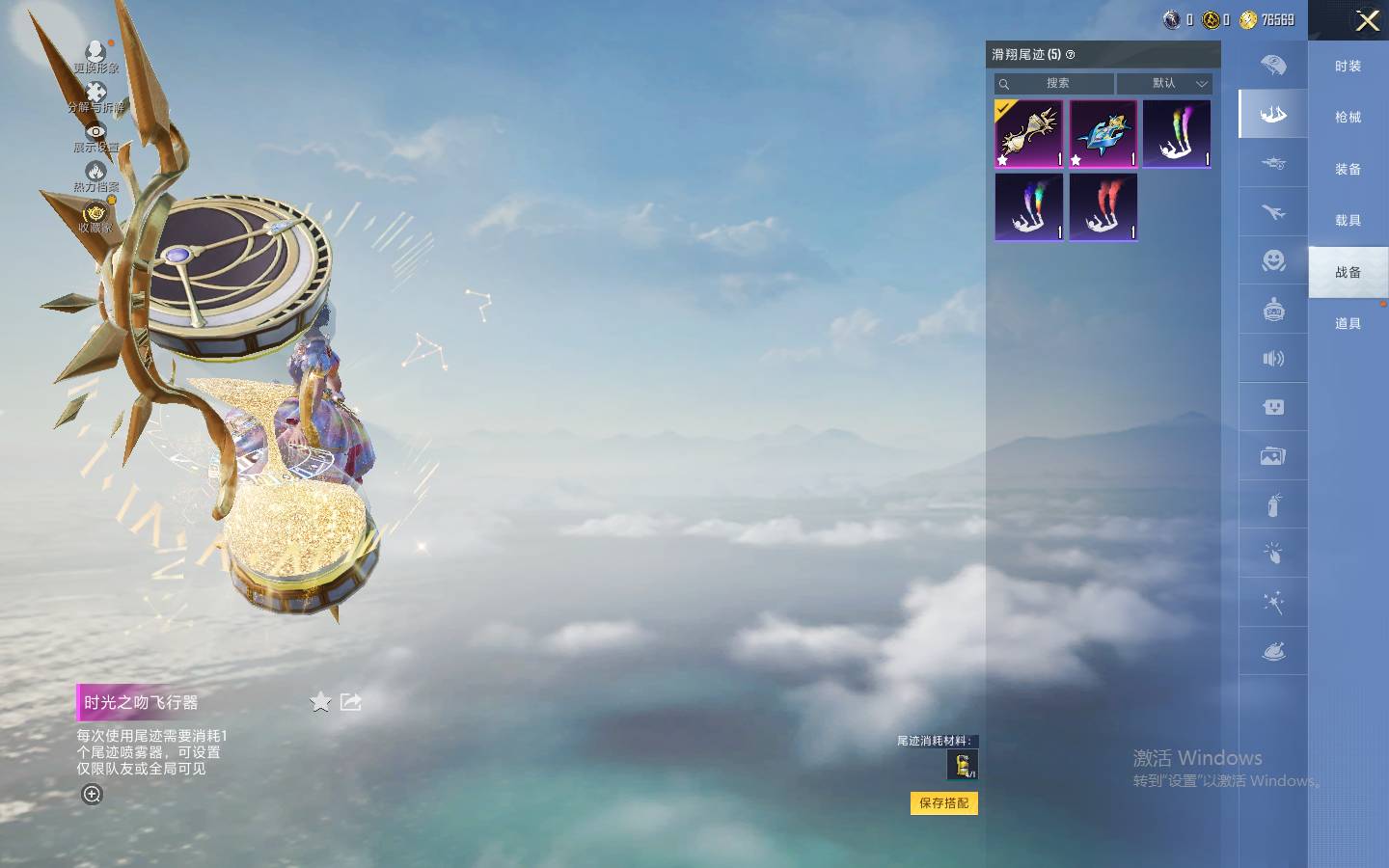This screenshot has height=868, width=1389.
Task: Close the inventory with the X button
Action: point(1367,21)
